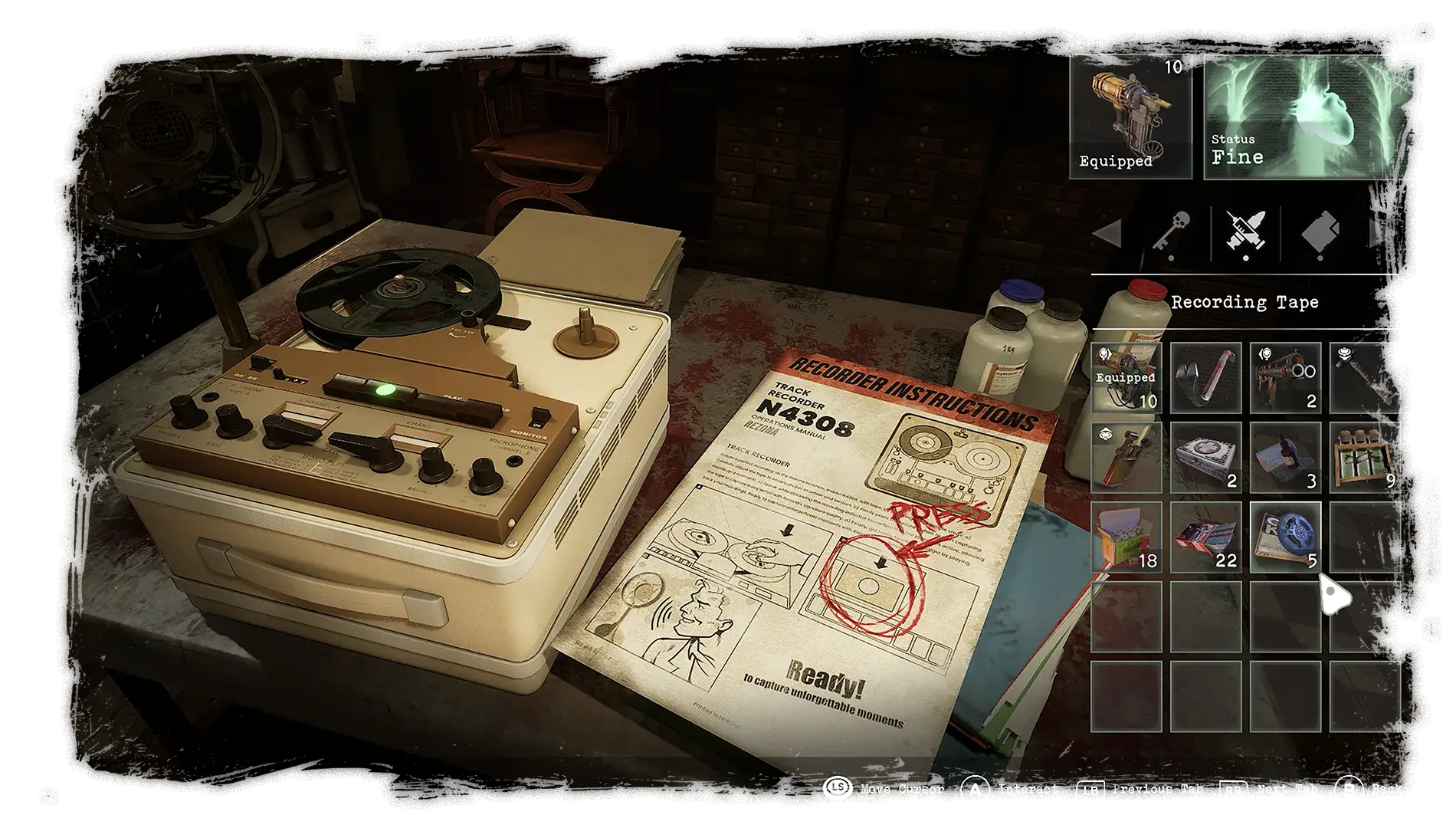Switch to the syringe and bullet tab
Viewport: 1456px width, 828px height.
point(1245,232)
